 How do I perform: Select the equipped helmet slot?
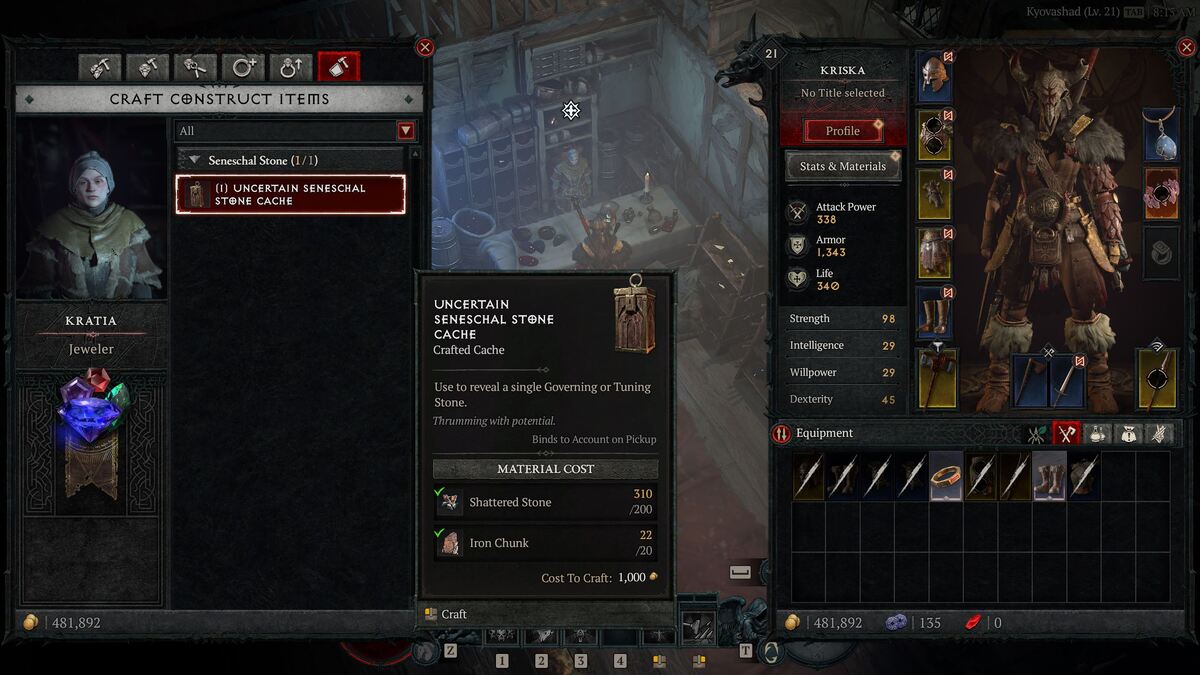click(934, 77)
